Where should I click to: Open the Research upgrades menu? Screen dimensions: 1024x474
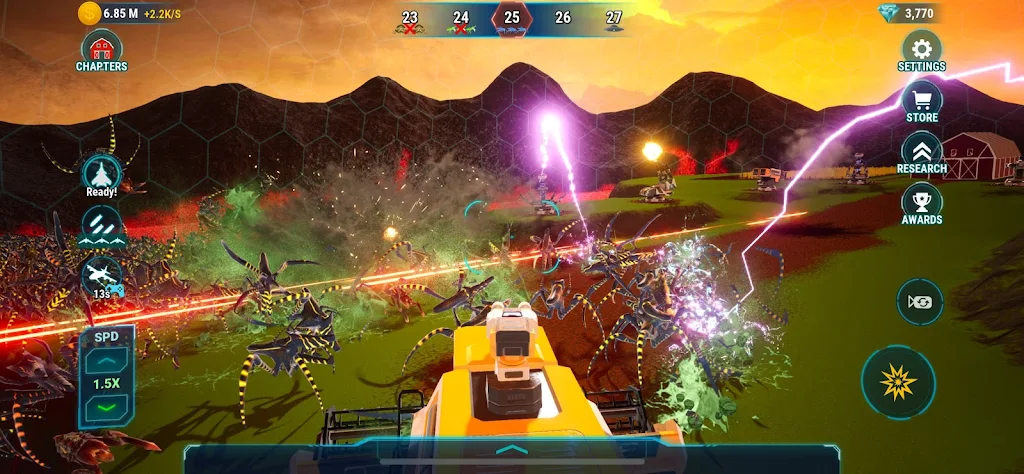pos(921,152)
